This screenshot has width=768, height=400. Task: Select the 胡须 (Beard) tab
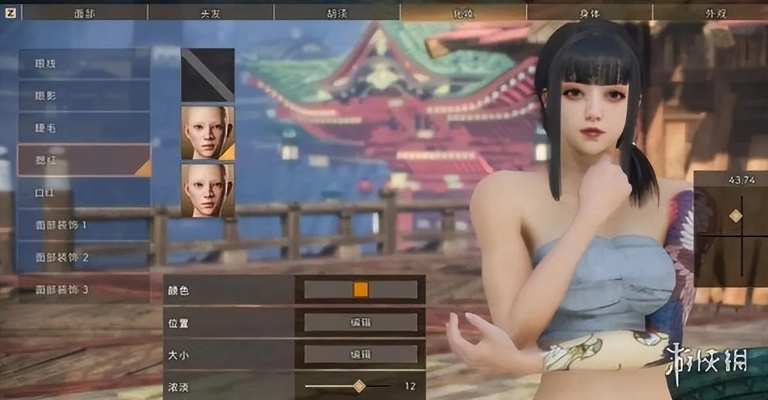[x=337, y=12]
